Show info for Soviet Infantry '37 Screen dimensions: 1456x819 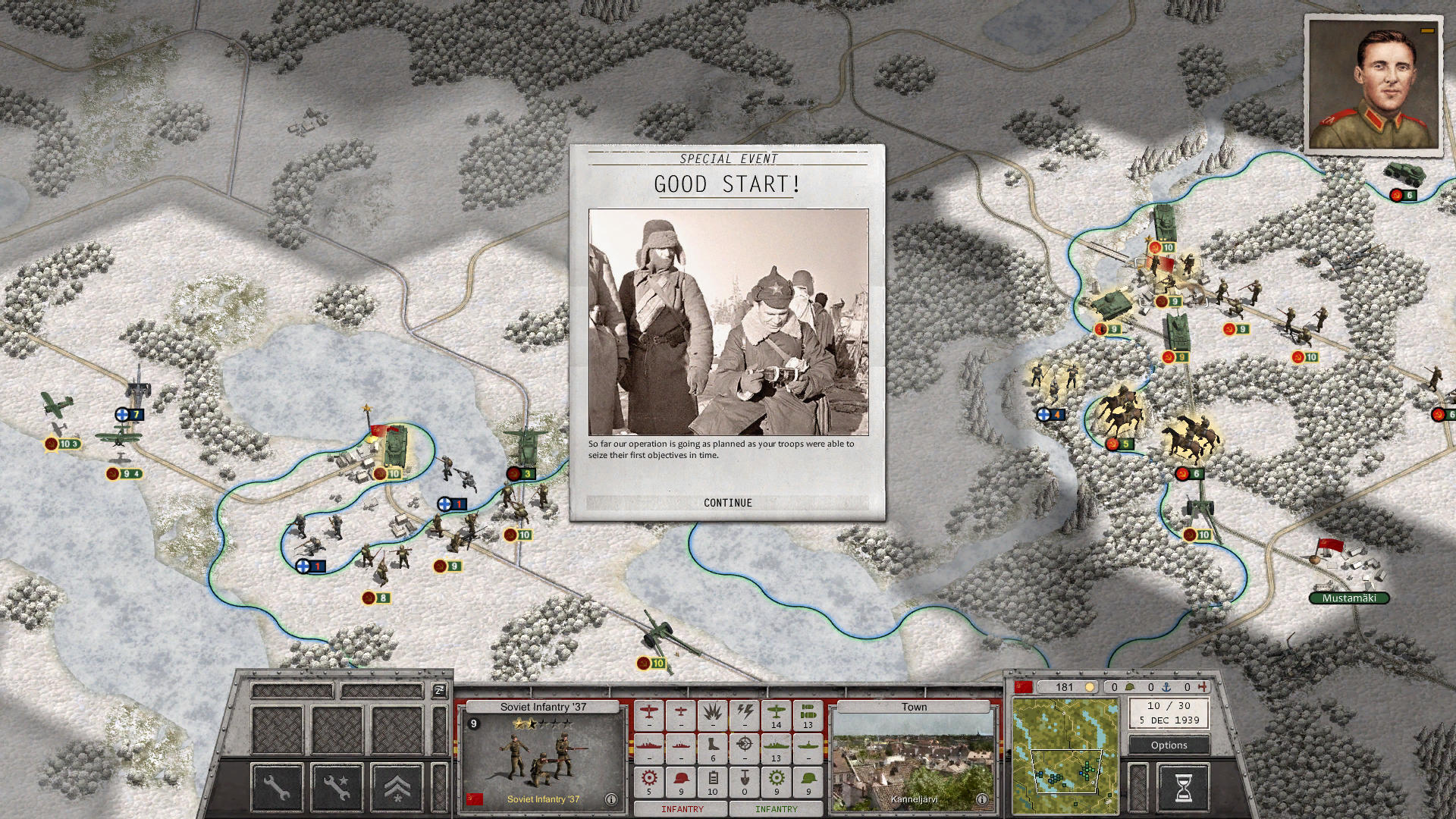pos(610,799)
